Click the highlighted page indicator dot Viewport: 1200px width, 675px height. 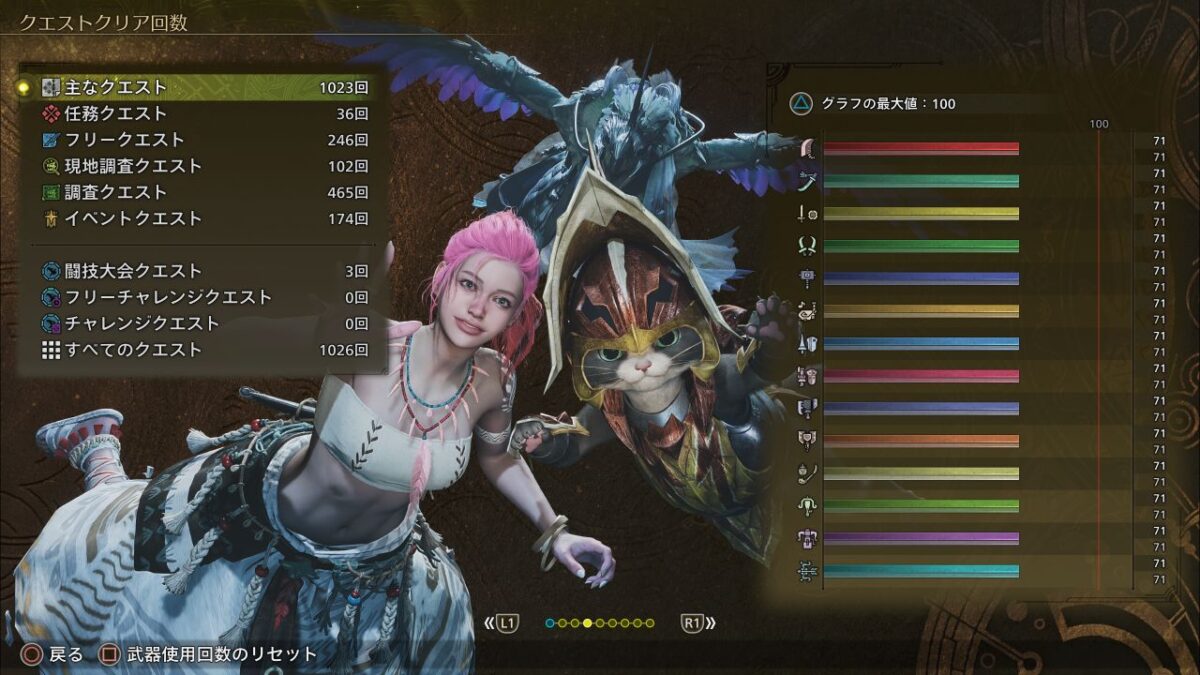[587, 623]
